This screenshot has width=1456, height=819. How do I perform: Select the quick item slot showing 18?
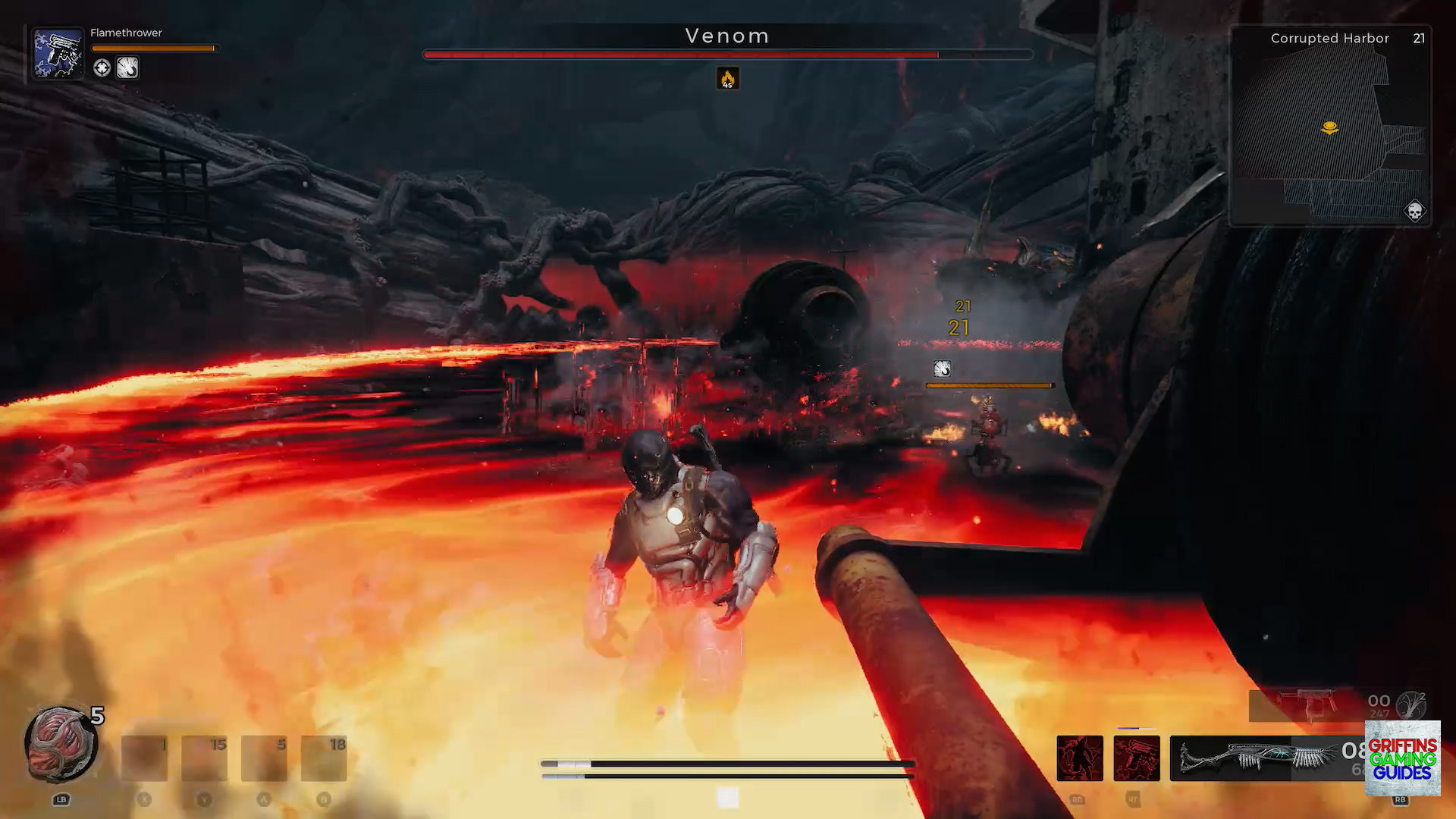coord(324,758)
